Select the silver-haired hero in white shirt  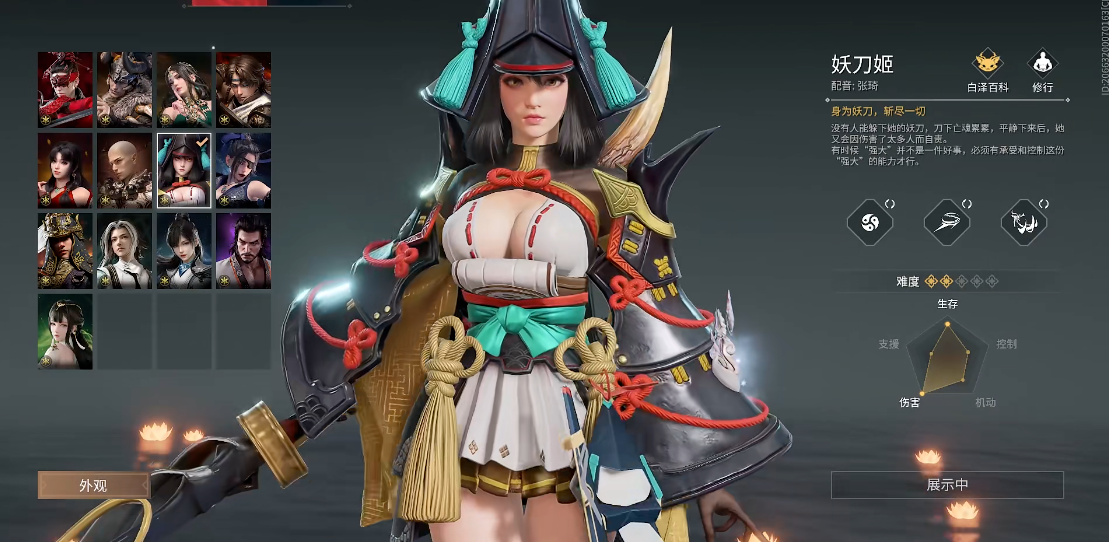(x=125, y=250)
